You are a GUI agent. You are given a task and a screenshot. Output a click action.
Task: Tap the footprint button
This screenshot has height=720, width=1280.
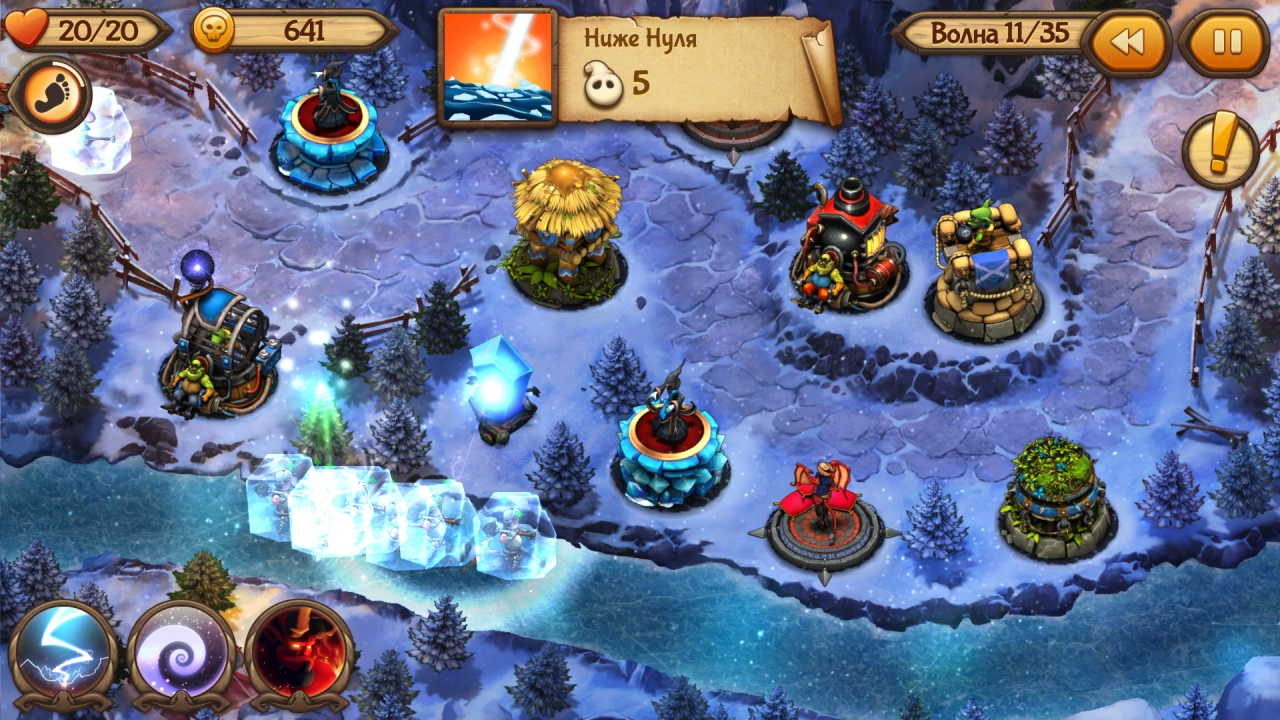[x=49, y=95]
